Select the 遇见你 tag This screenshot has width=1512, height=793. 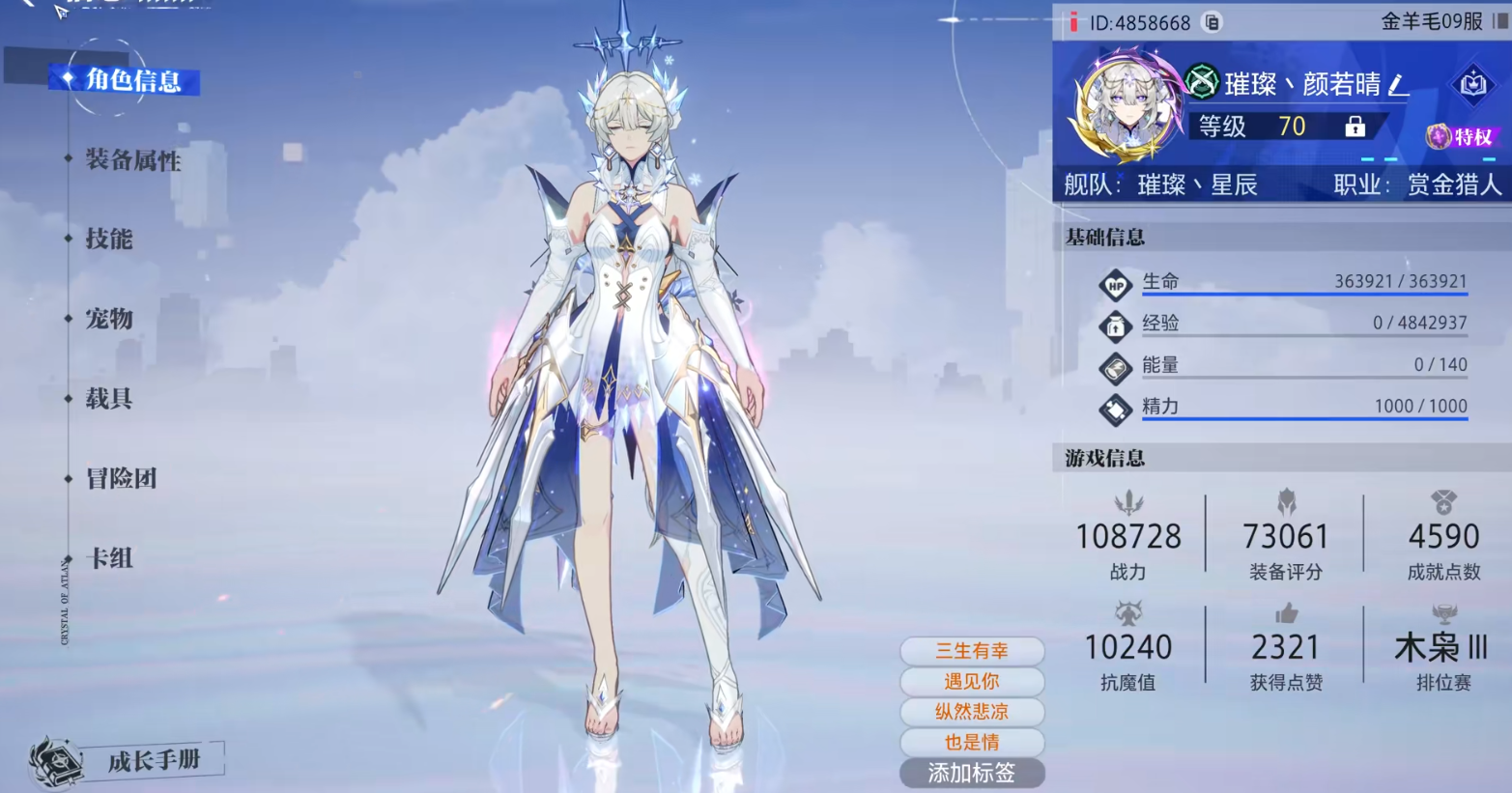972,682
